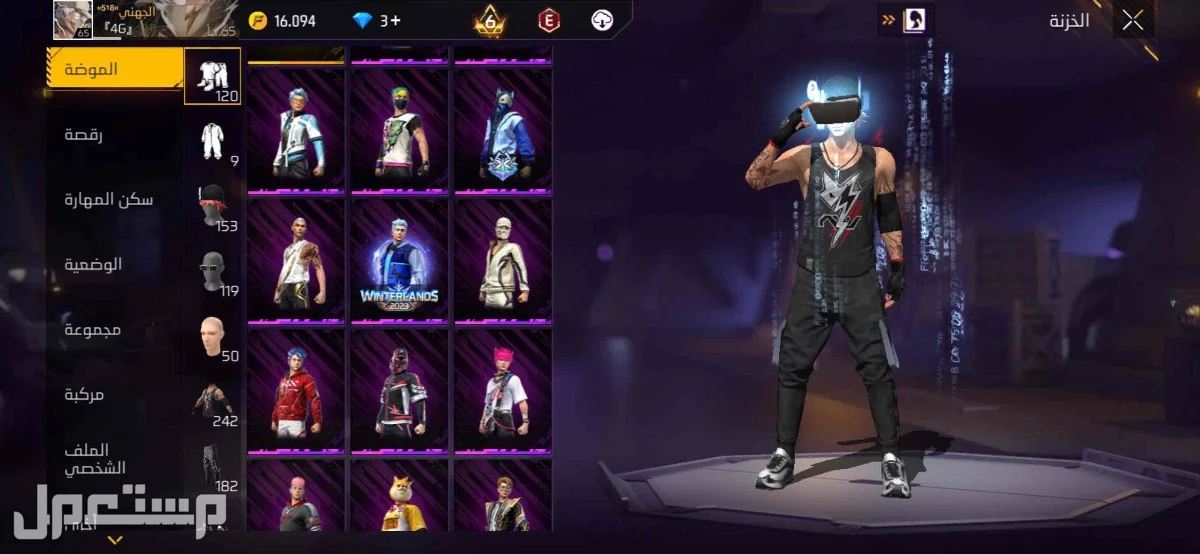This screenshot has width=1200, height=554.
Task: Open the player profile avatar
Action: click(x=72, y=20)
